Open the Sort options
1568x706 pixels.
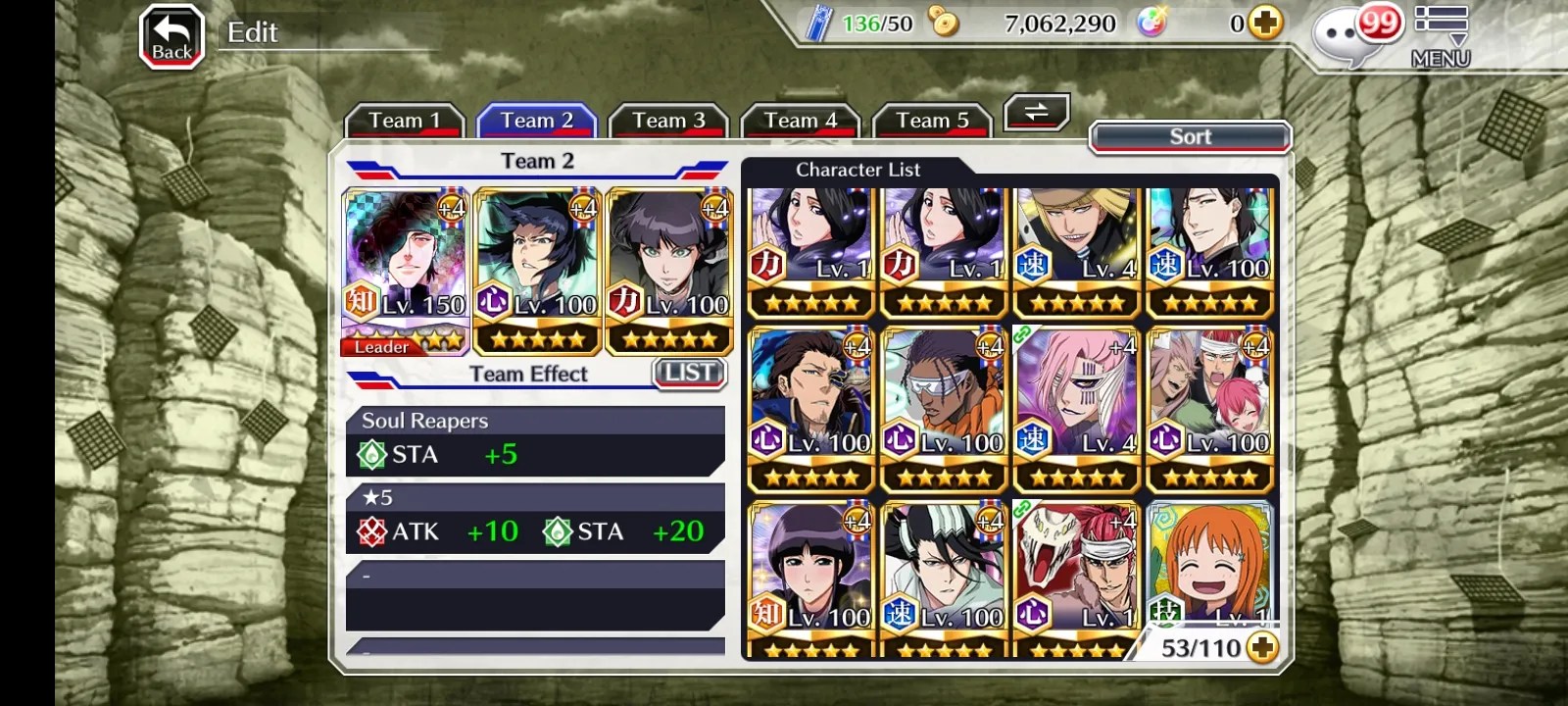click(1190, 136)
